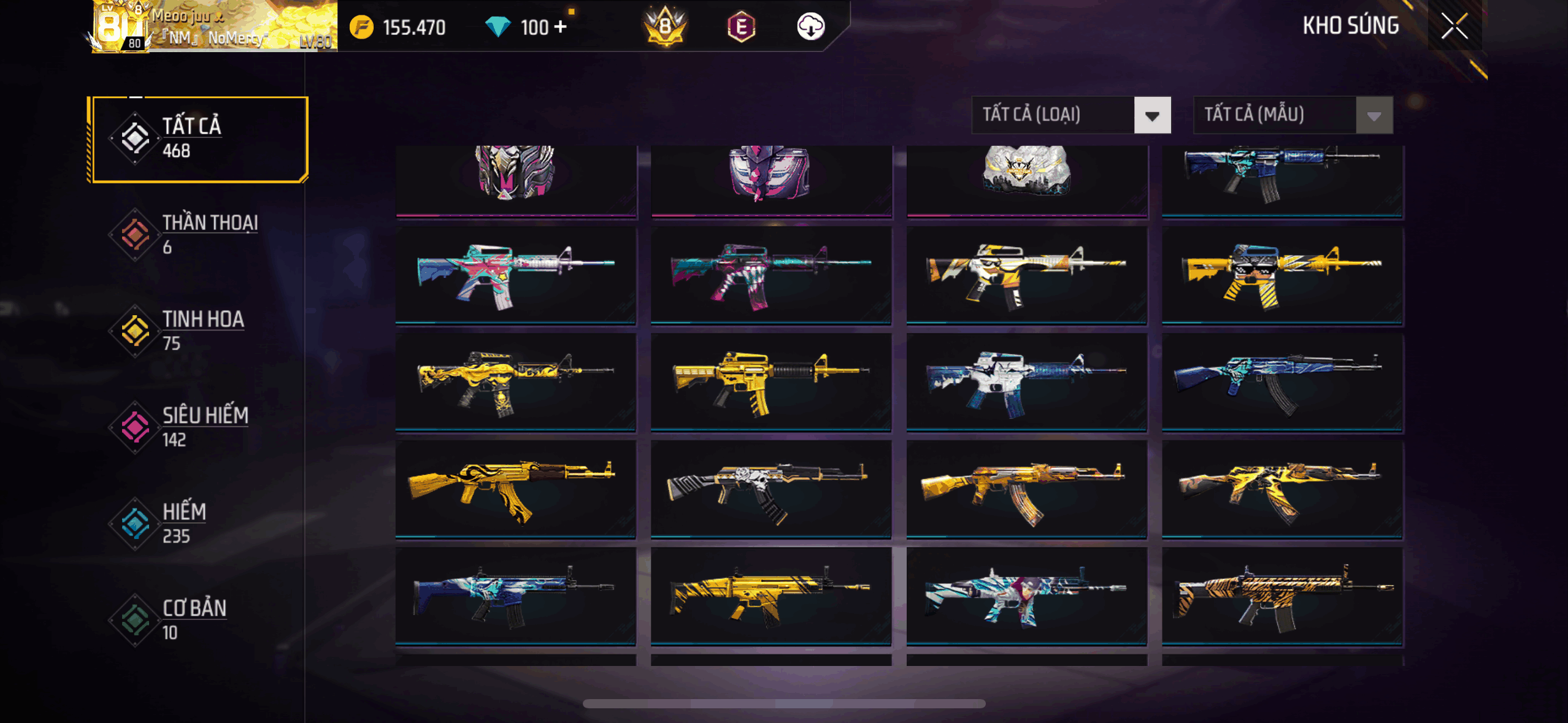This screenshot has height=723, width=1568.
Task: Select the Tất Cả category tab
Action: (198, 139)
